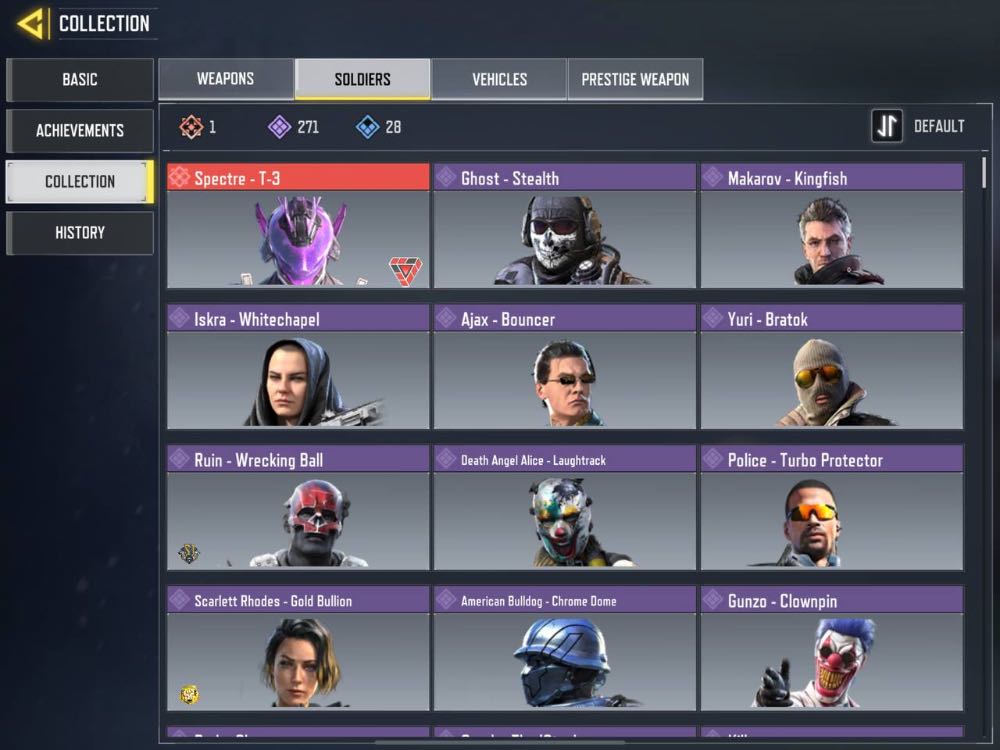The height and width of the screenshot is (750, 1000).
Task: Pick the Police - Turbo Protector skin
Action: click(831, 508)
